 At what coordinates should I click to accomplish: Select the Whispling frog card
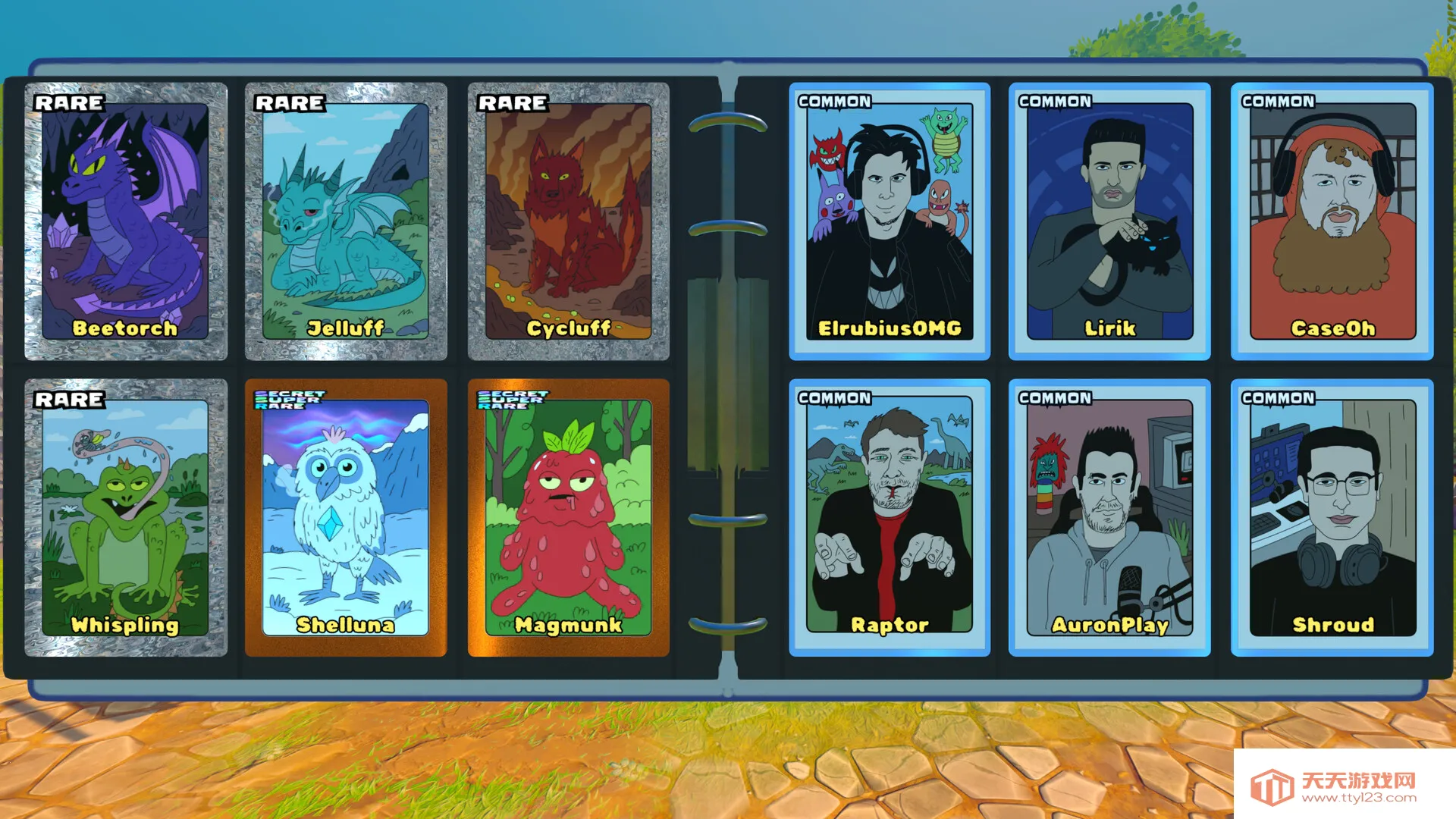tap(126, 517)
